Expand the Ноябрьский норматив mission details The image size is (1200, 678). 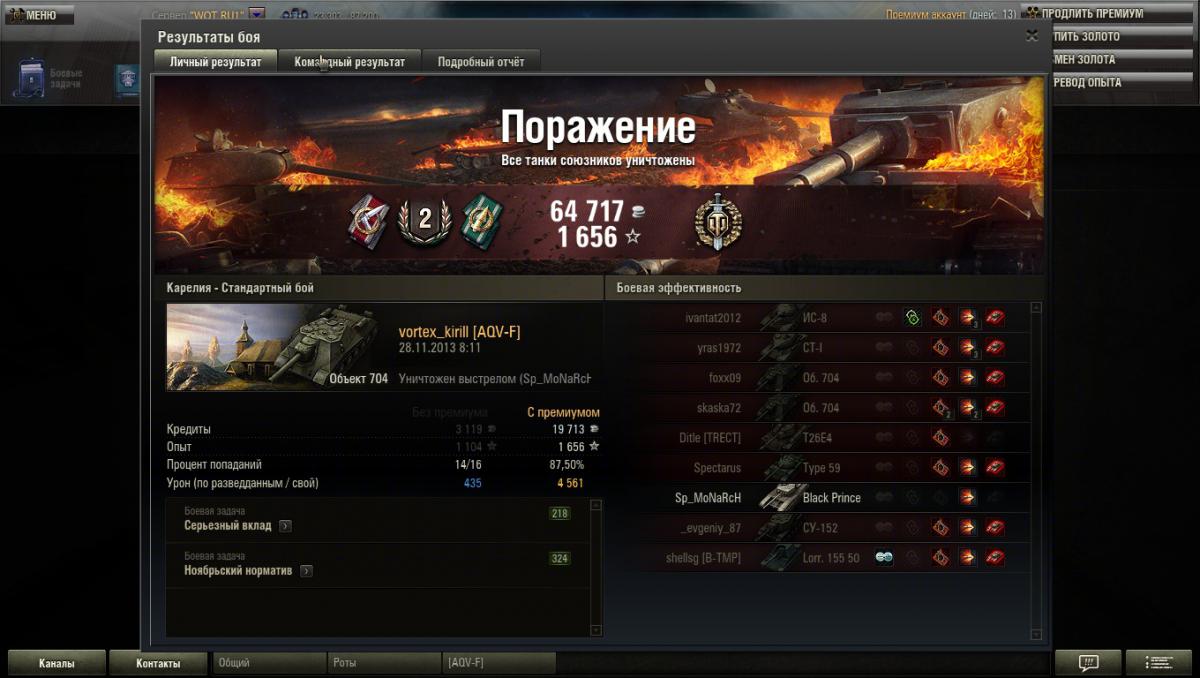[x=306, y=571]
